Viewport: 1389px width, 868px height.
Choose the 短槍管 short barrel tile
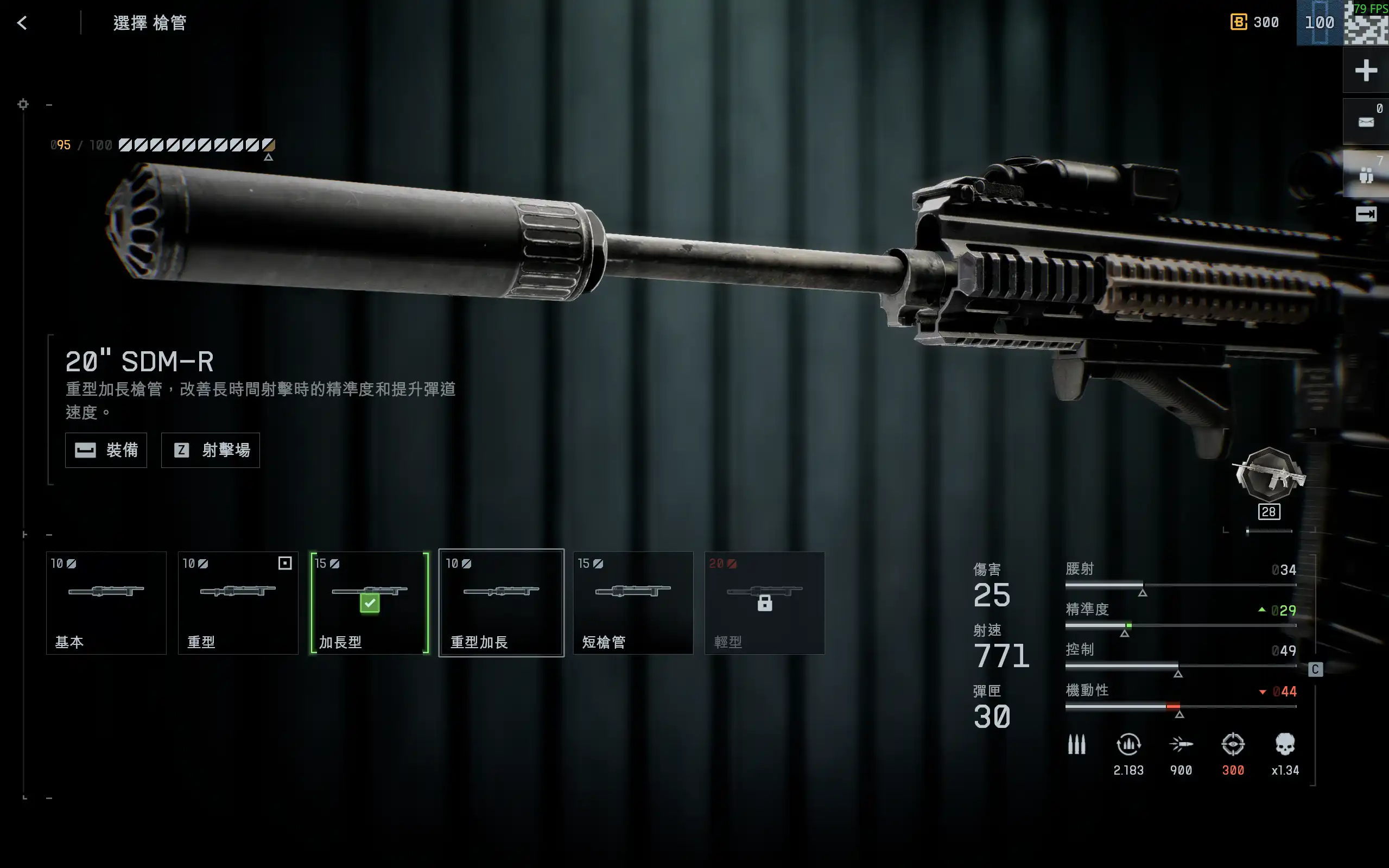632,603
